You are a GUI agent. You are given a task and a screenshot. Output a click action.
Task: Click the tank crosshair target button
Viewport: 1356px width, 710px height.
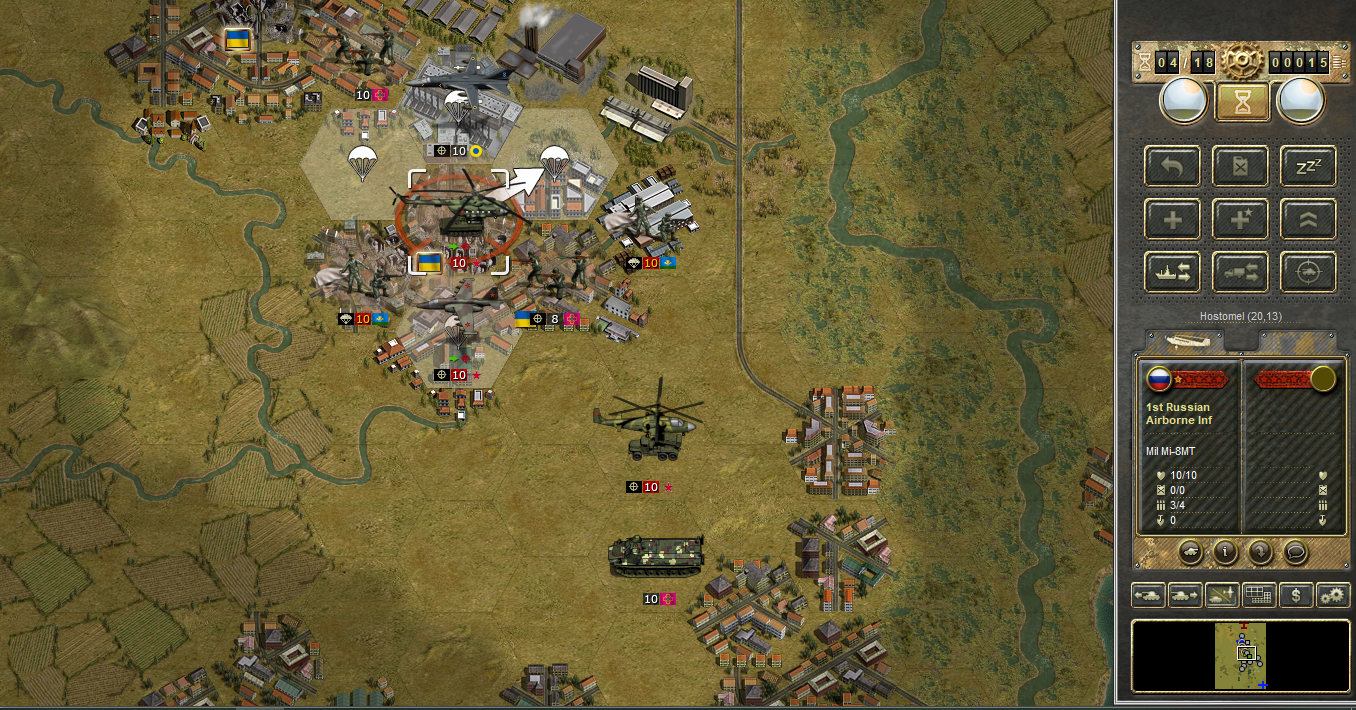[1308, 272]
